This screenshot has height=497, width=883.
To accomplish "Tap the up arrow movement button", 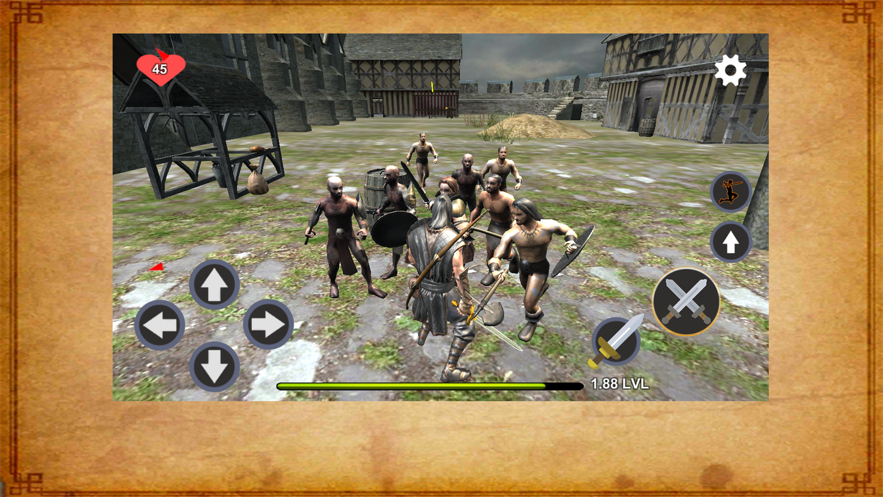I will [214, 284].
